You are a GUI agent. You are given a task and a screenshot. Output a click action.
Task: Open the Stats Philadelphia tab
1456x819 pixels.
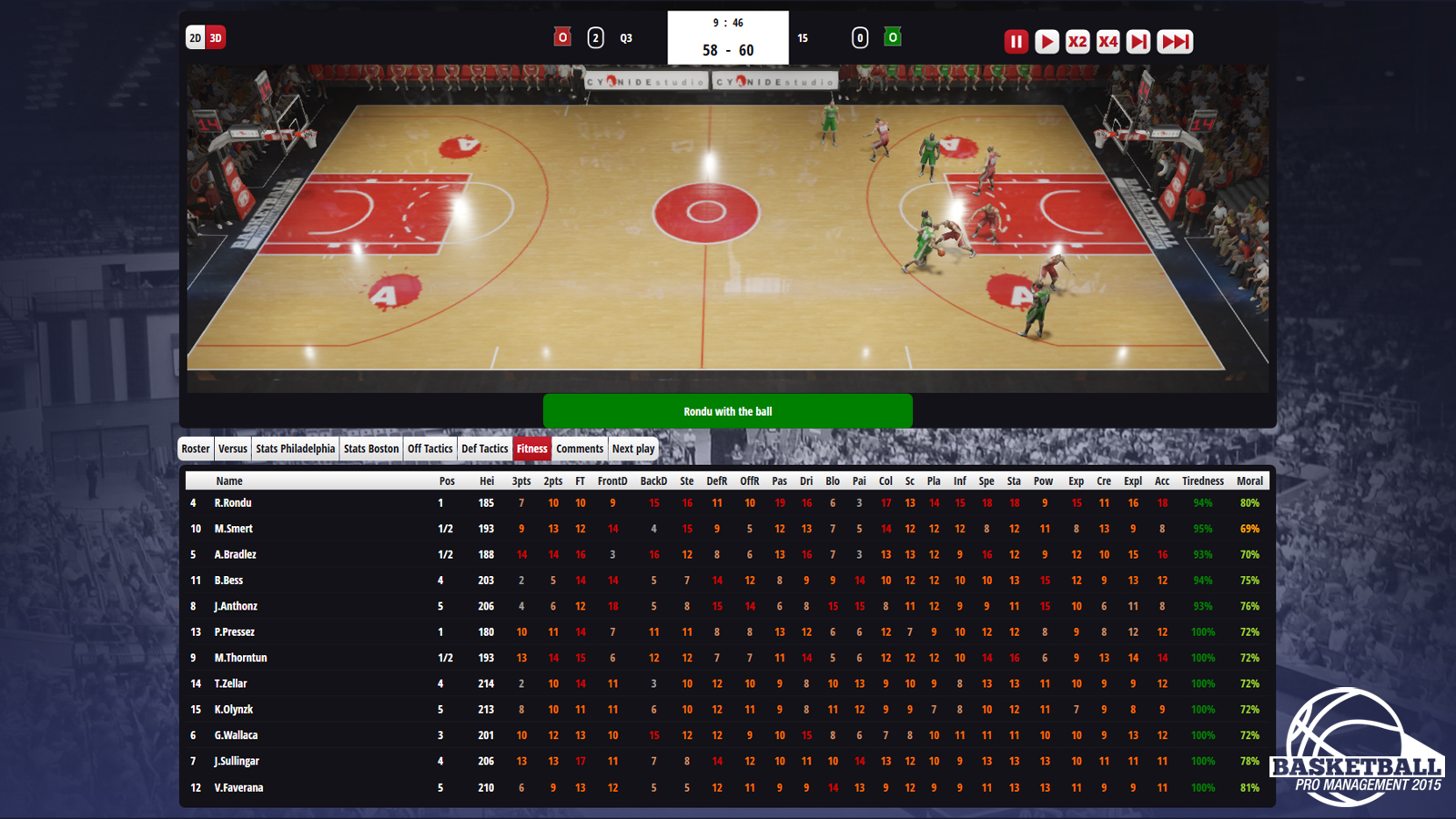tap(297, 449)
